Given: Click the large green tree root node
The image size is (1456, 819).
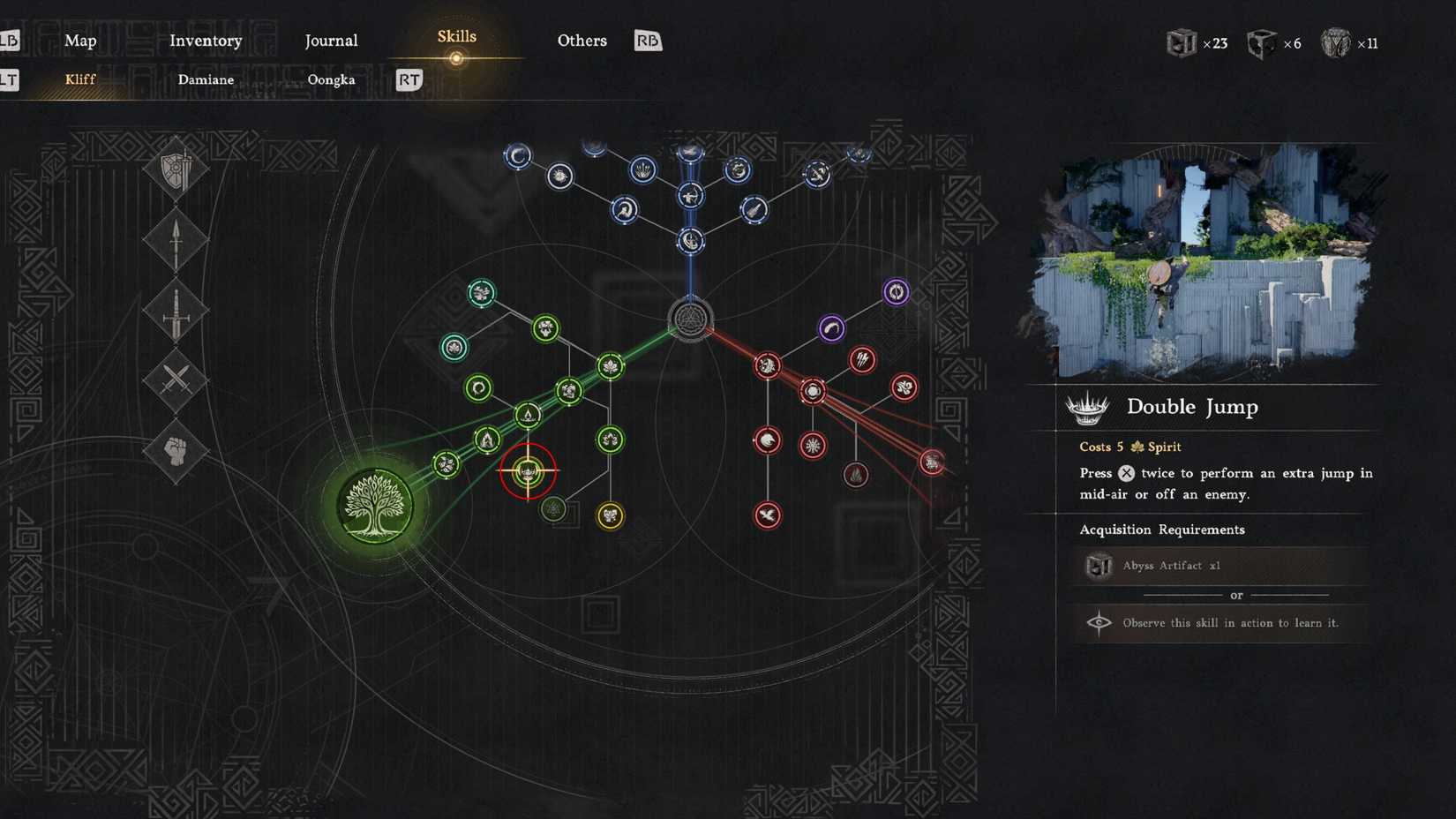Looking at the screenshot, I should point(374,503).
